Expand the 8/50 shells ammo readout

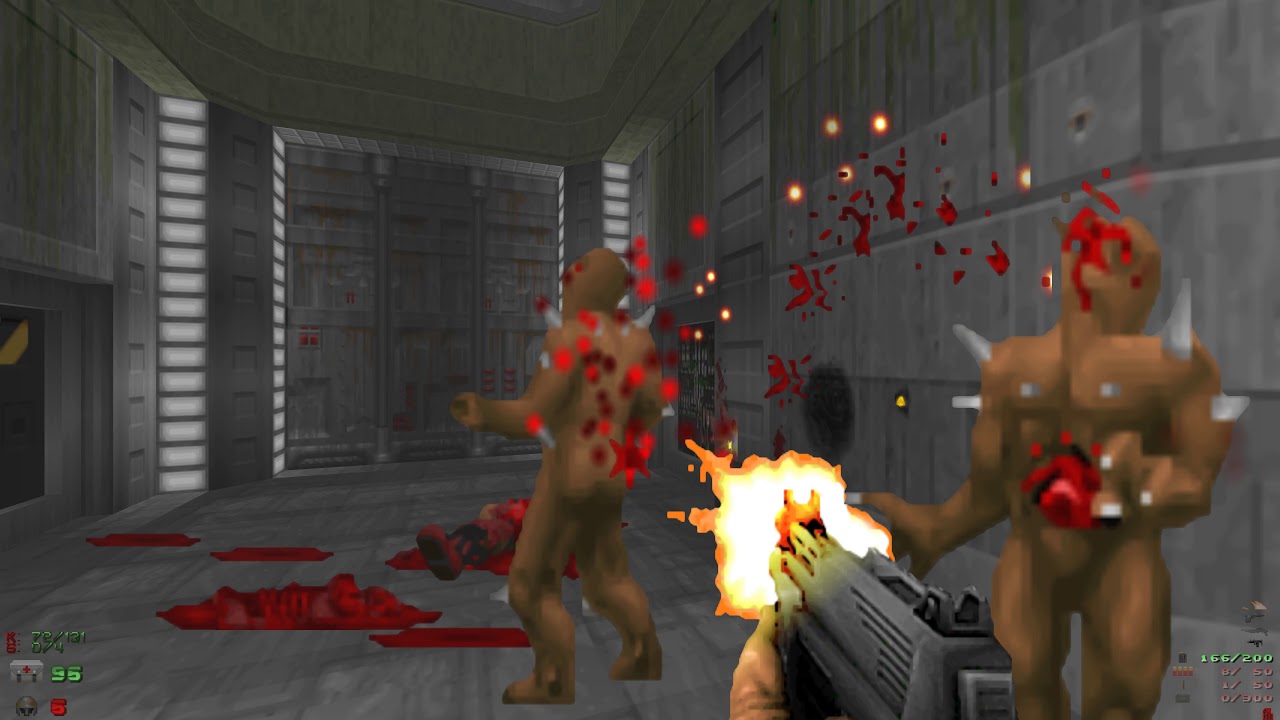[x=1245, y=671]
